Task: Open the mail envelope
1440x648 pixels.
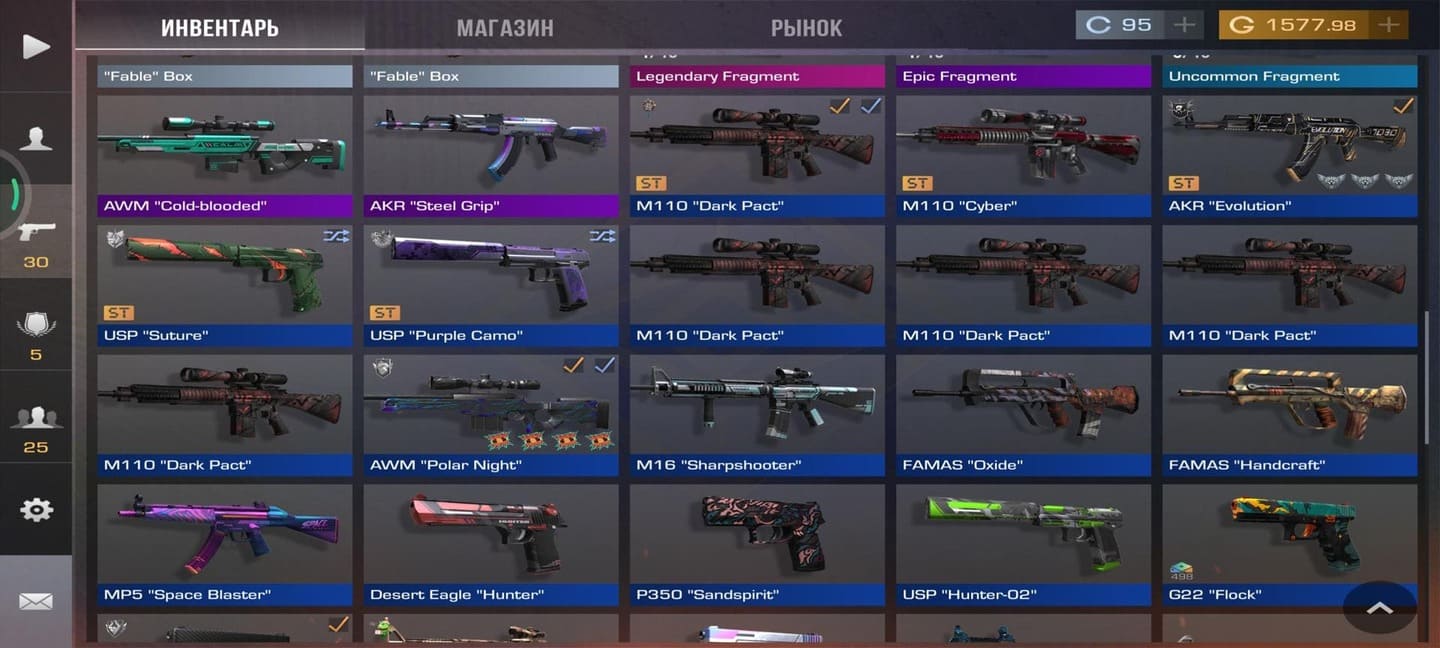Action: point(36,601)
